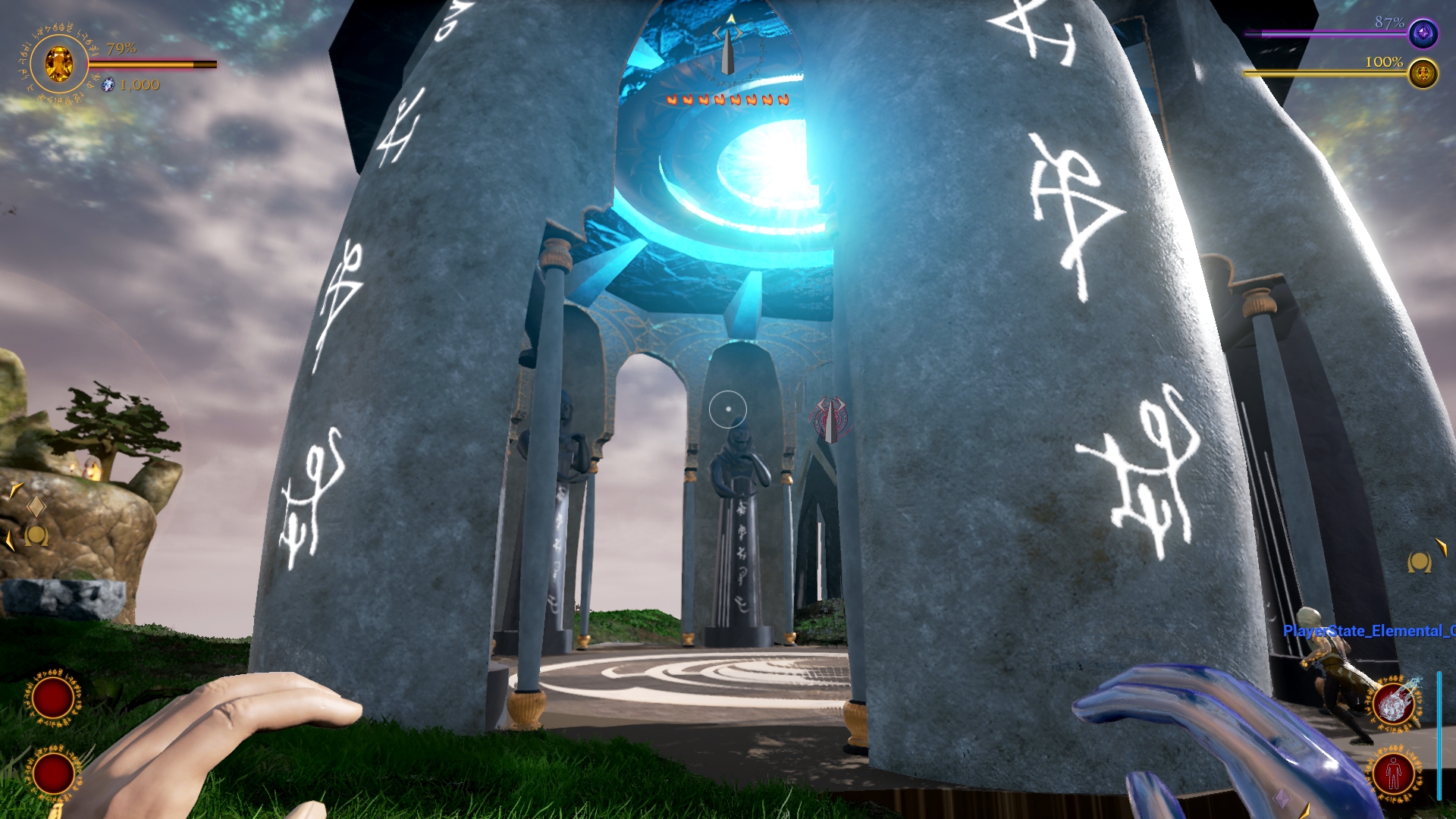Select the fireball spell icon
This screenshot has height=819, width=1456.
pos(1393,704)
